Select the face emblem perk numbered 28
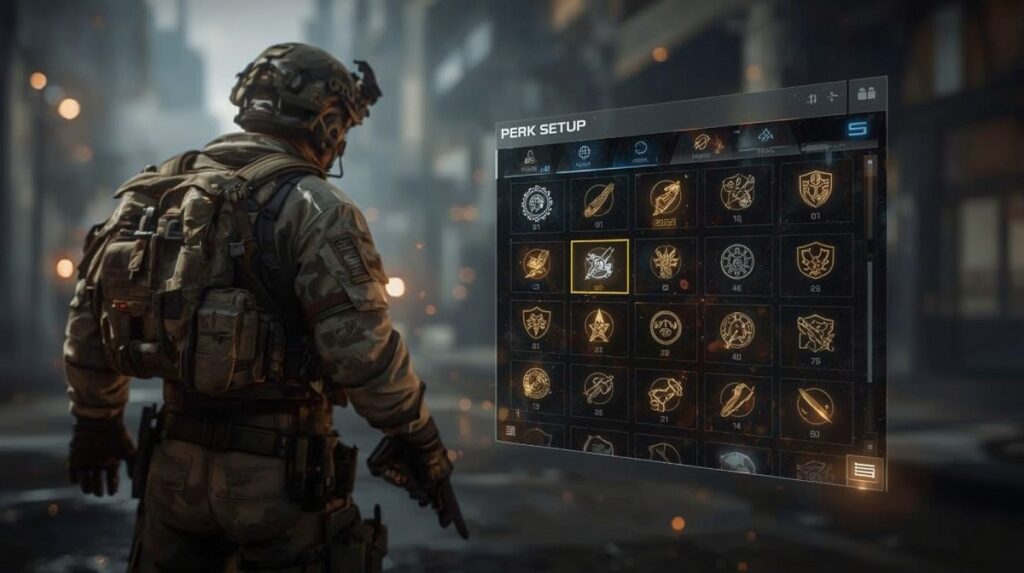1024x573 pixels. 665,327
